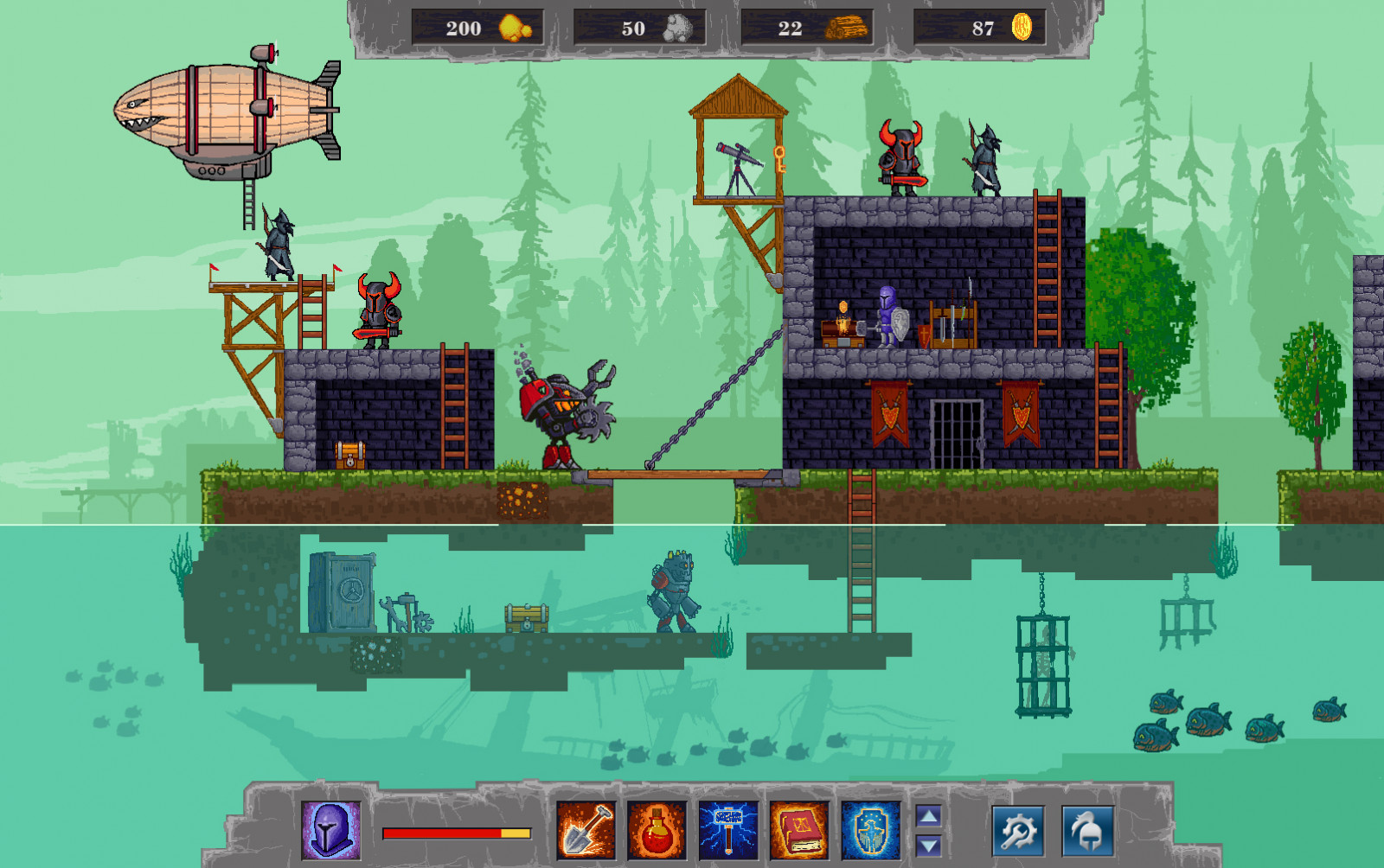Use the red potion ability

pos(657,830)
